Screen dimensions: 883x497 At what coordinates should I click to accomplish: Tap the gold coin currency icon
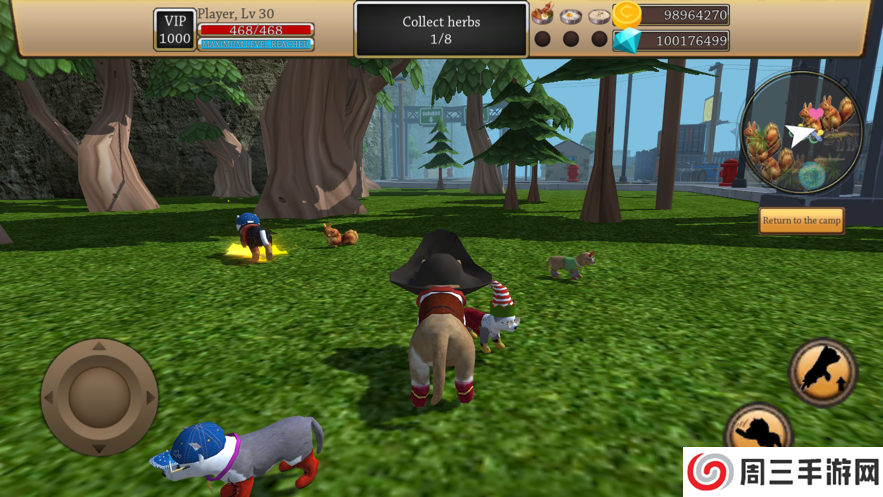[x=627, y=14]
